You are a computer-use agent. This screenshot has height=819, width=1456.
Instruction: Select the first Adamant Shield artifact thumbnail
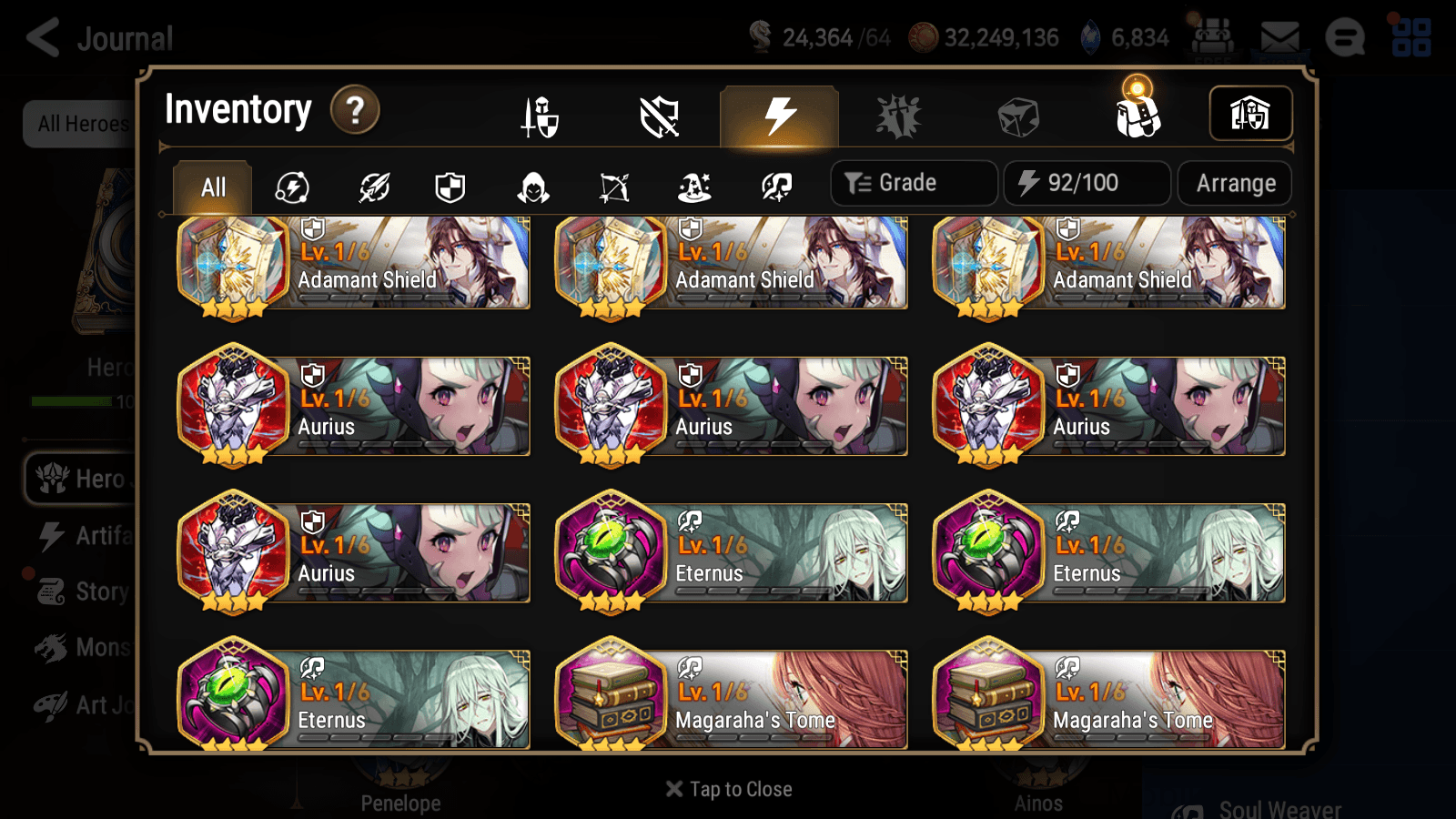tap(234, 264)
